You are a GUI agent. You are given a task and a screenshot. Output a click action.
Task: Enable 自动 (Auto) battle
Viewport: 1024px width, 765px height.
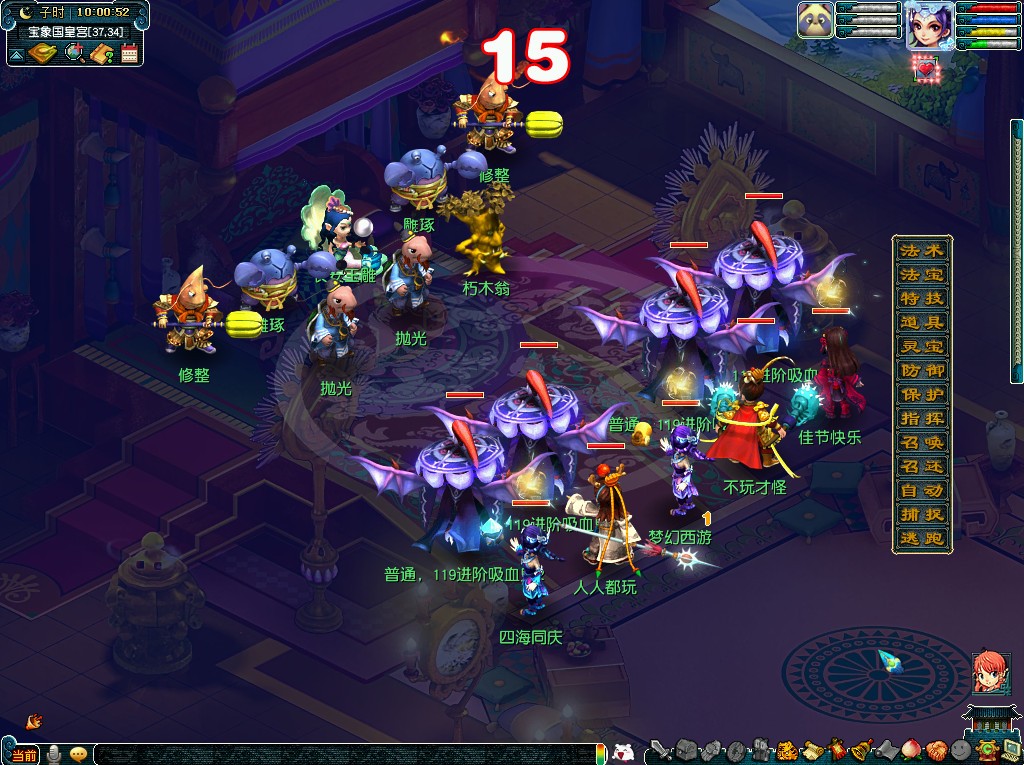(922, 490)
